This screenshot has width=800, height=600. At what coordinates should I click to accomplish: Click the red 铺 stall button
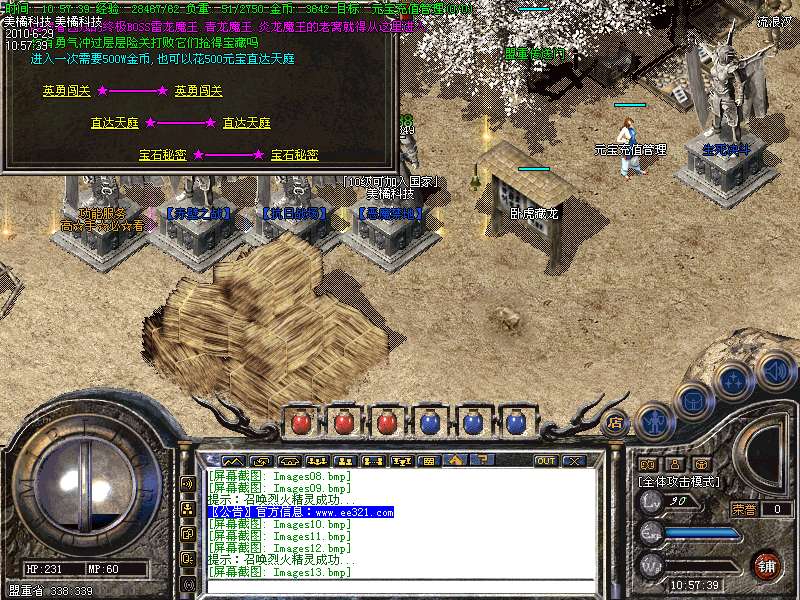(765, 564)
